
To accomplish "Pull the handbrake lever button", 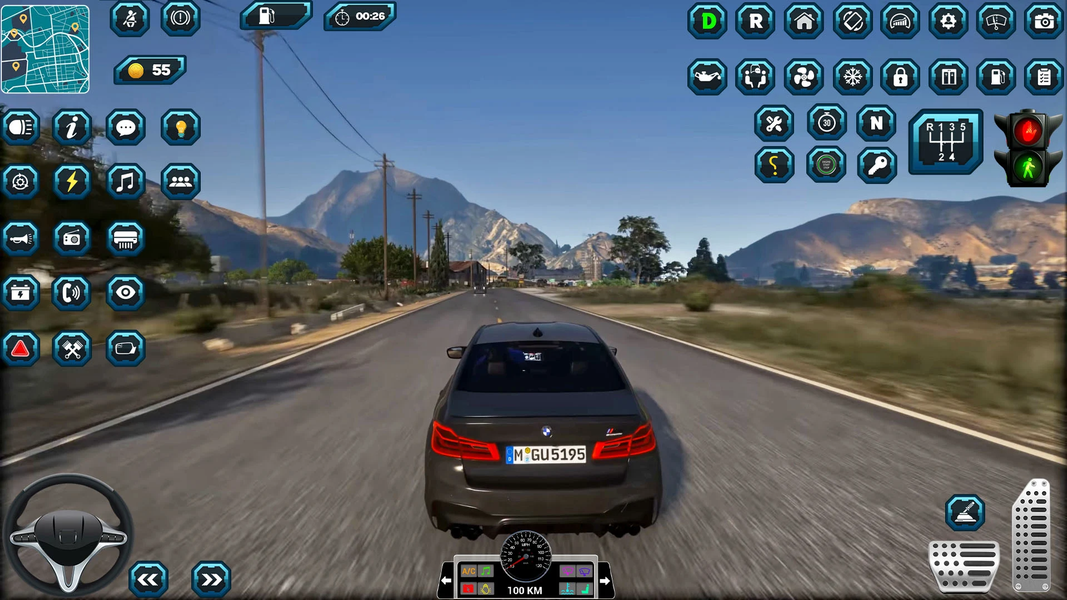I will (x=965, y=513).
